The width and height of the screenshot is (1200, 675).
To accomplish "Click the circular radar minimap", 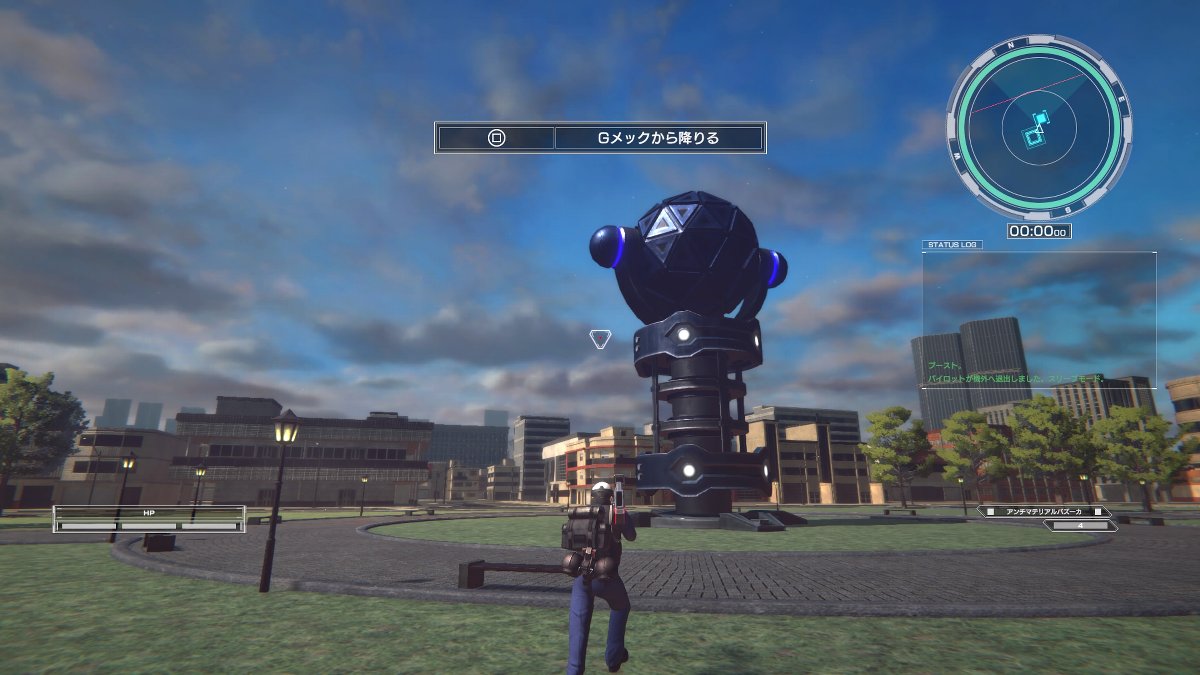I will (x=1038, y=127).
